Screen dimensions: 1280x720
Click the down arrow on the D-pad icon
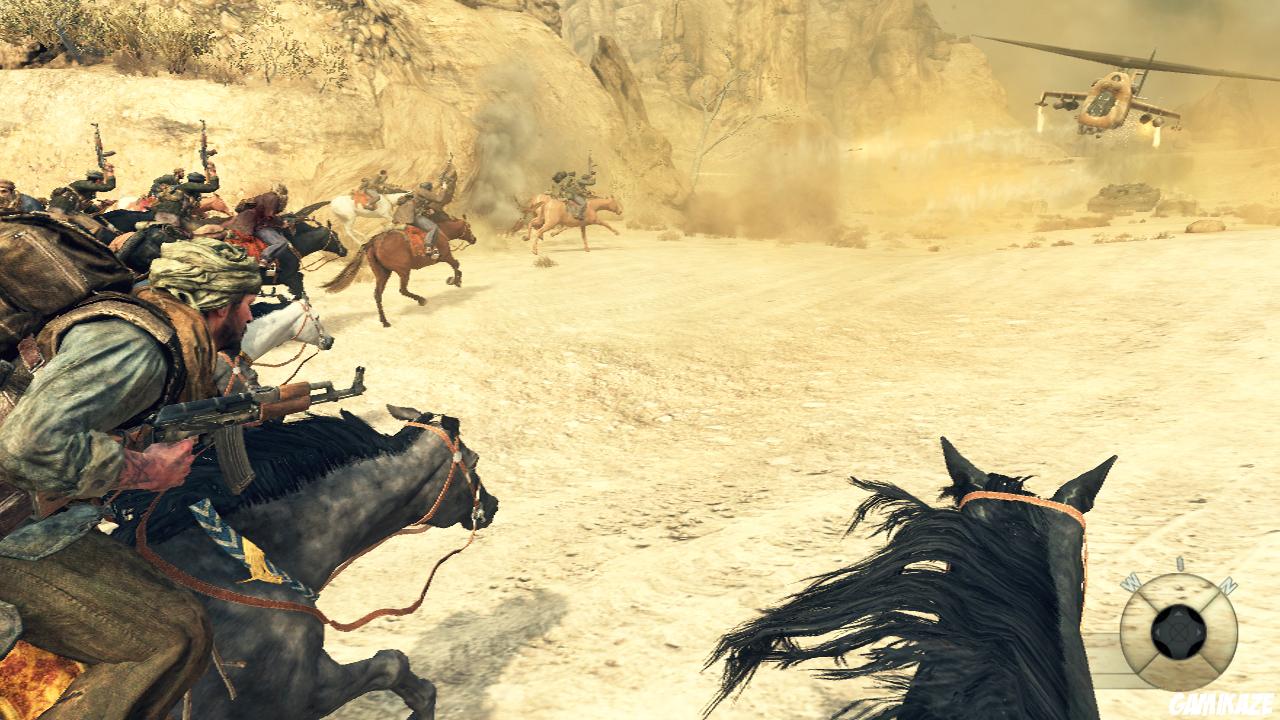coord(1178,648)
